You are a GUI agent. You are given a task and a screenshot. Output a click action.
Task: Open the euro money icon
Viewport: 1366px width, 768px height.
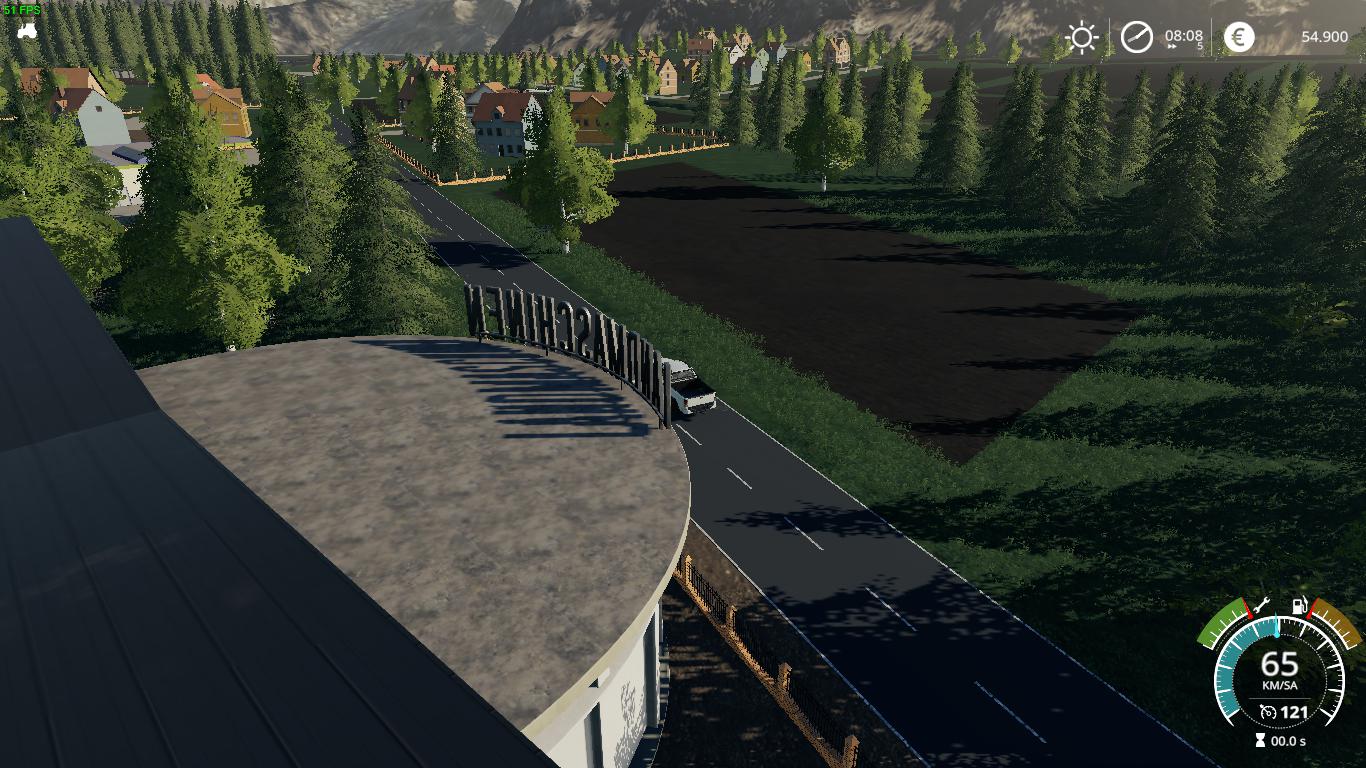(x=1239, y=38)
